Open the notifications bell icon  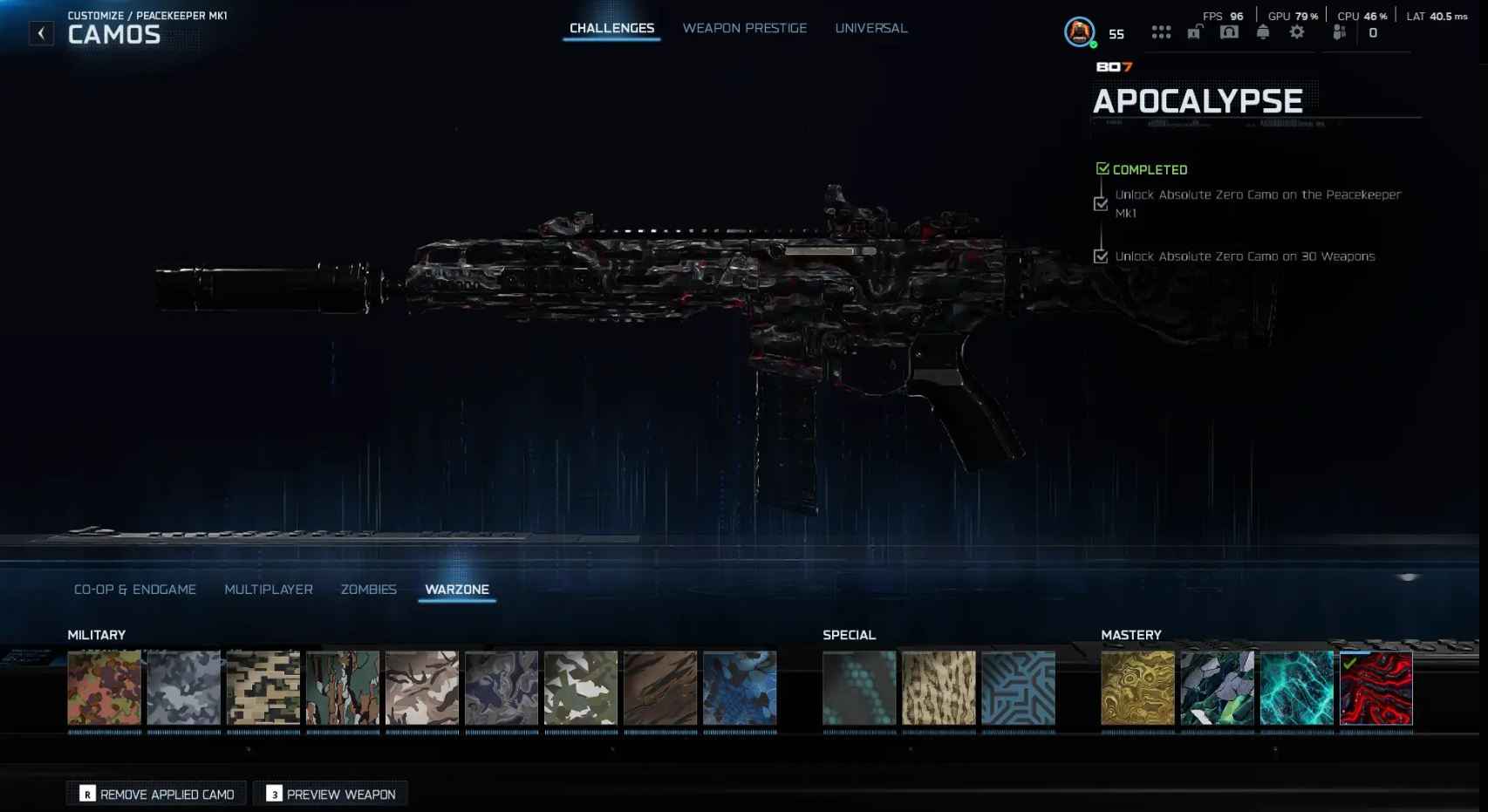[x=1263, y=32]
